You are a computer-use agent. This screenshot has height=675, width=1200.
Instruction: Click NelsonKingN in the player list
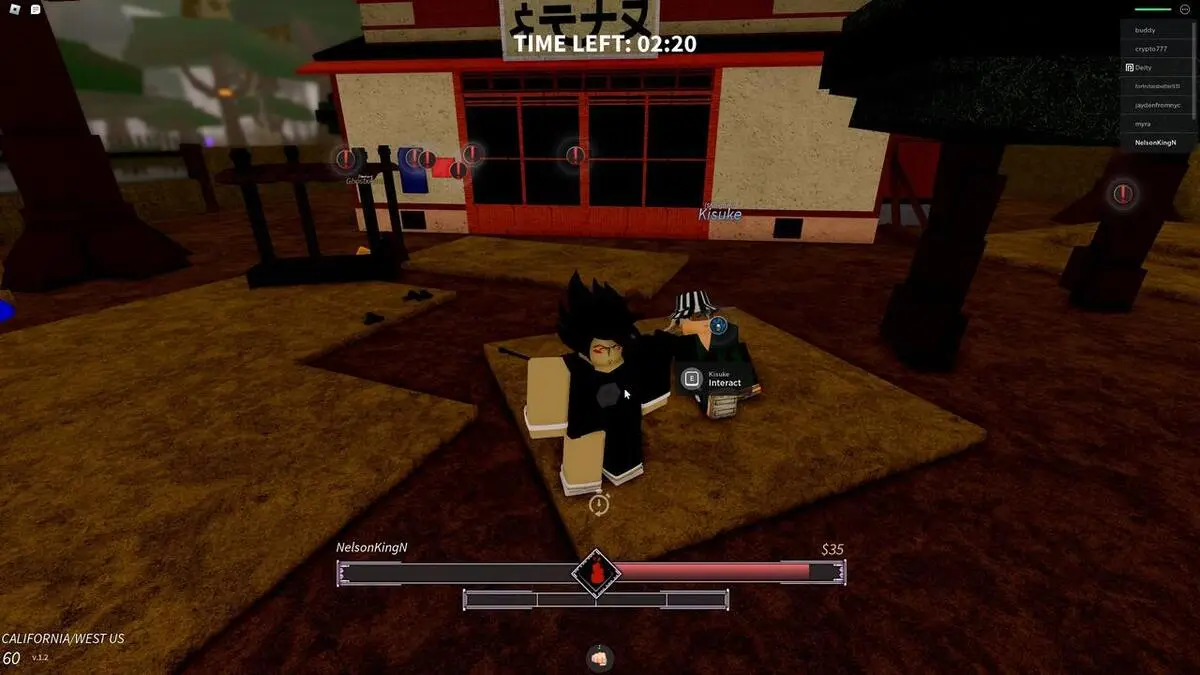pyautogui.click(x=1156, y=143)
